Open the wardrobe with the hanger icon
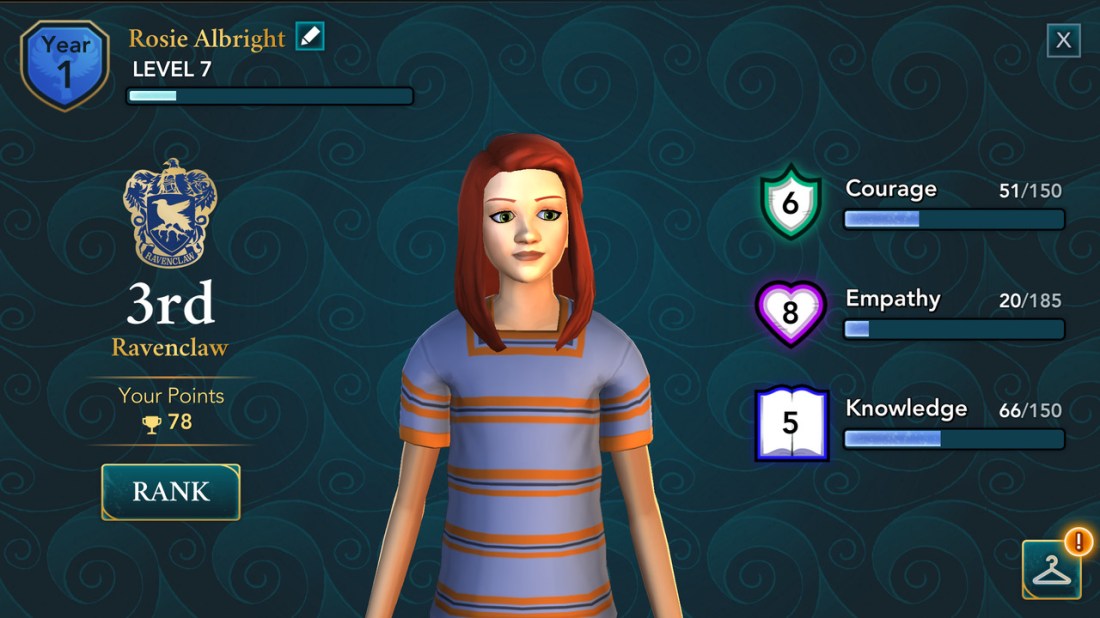Viewport: 1100px width, 618px height. pyautogui.click(x=1051, y=569)
